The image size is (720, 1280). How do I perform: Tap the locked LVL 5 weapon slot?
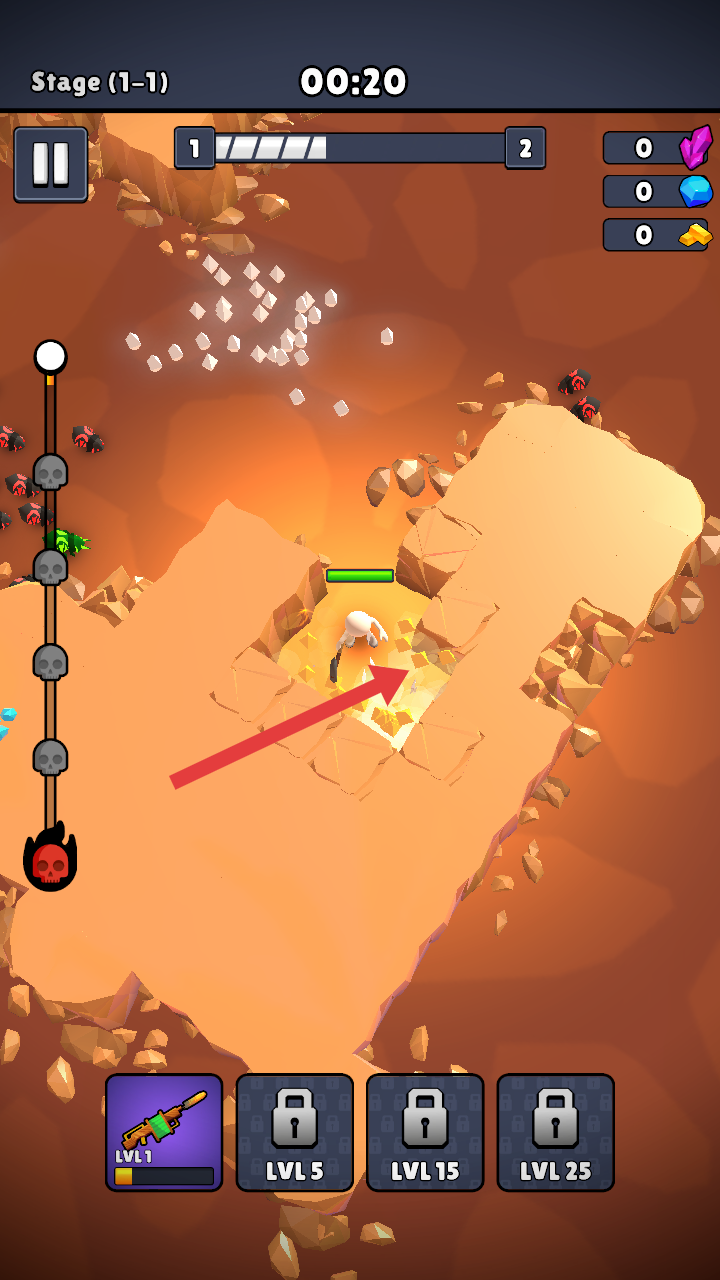(x=295, y=1132)
